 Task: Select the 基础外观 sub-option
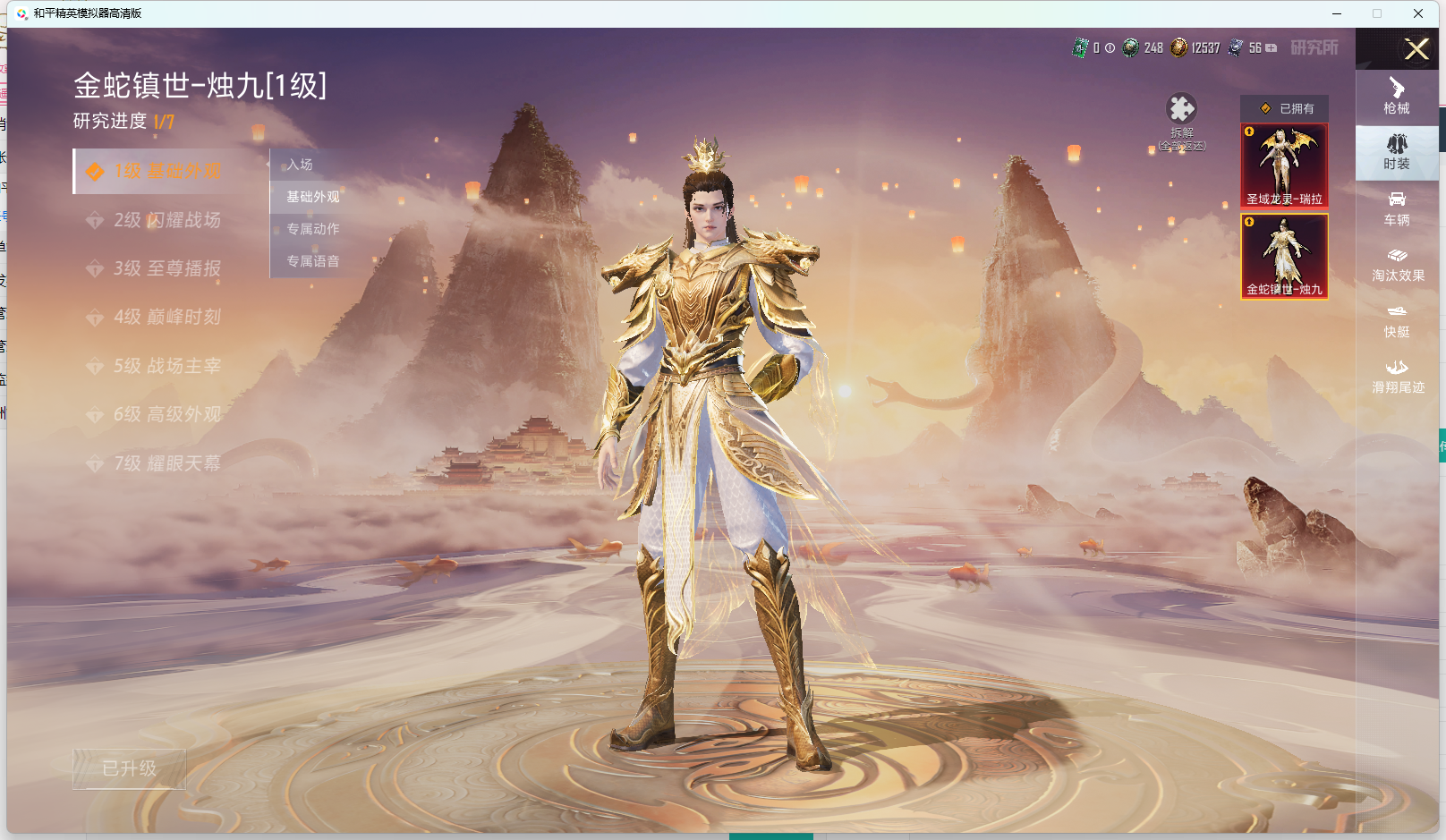pyautogui.click(x=313, y=197)
